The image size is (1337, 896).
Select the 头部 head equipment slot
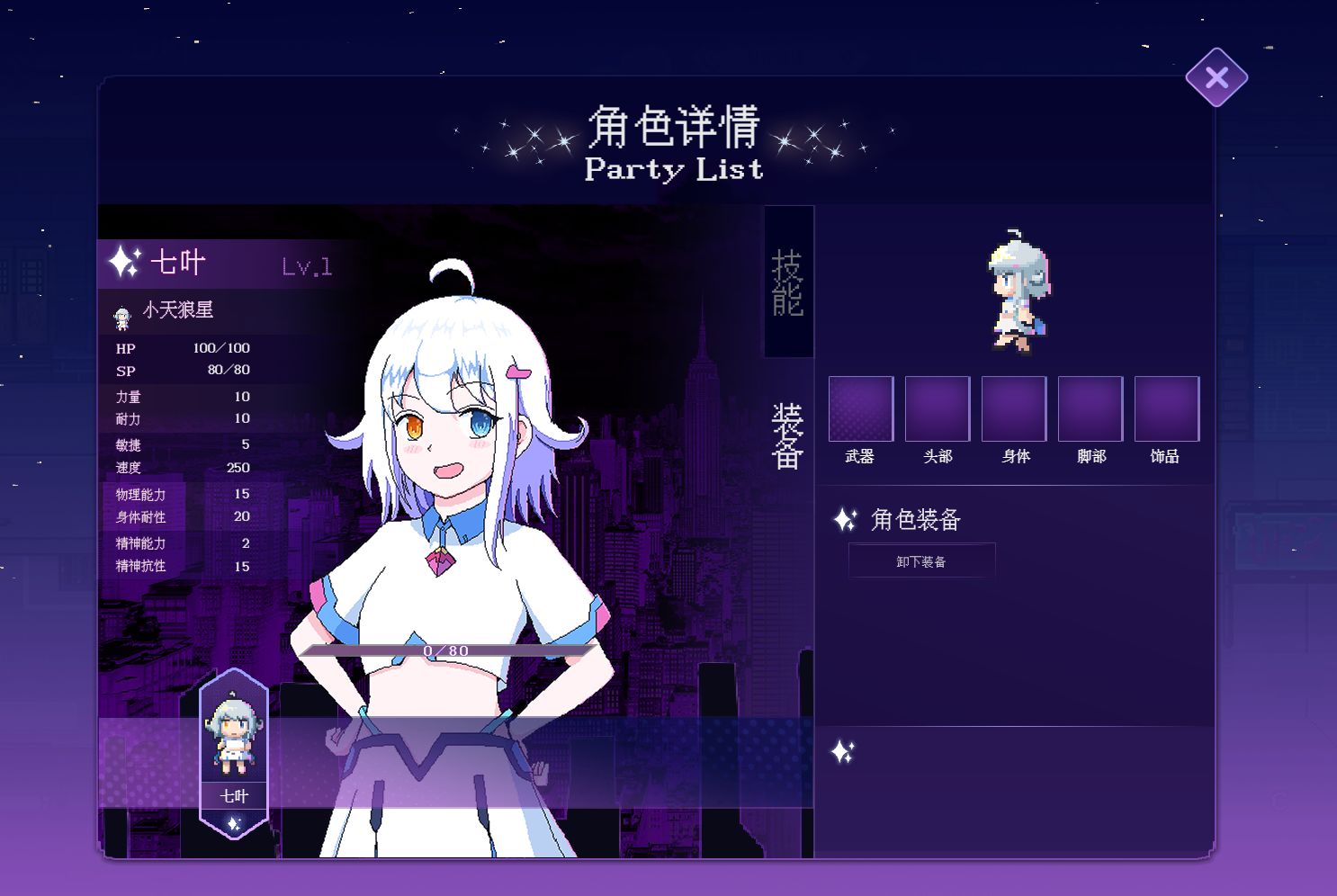point(936,408)
